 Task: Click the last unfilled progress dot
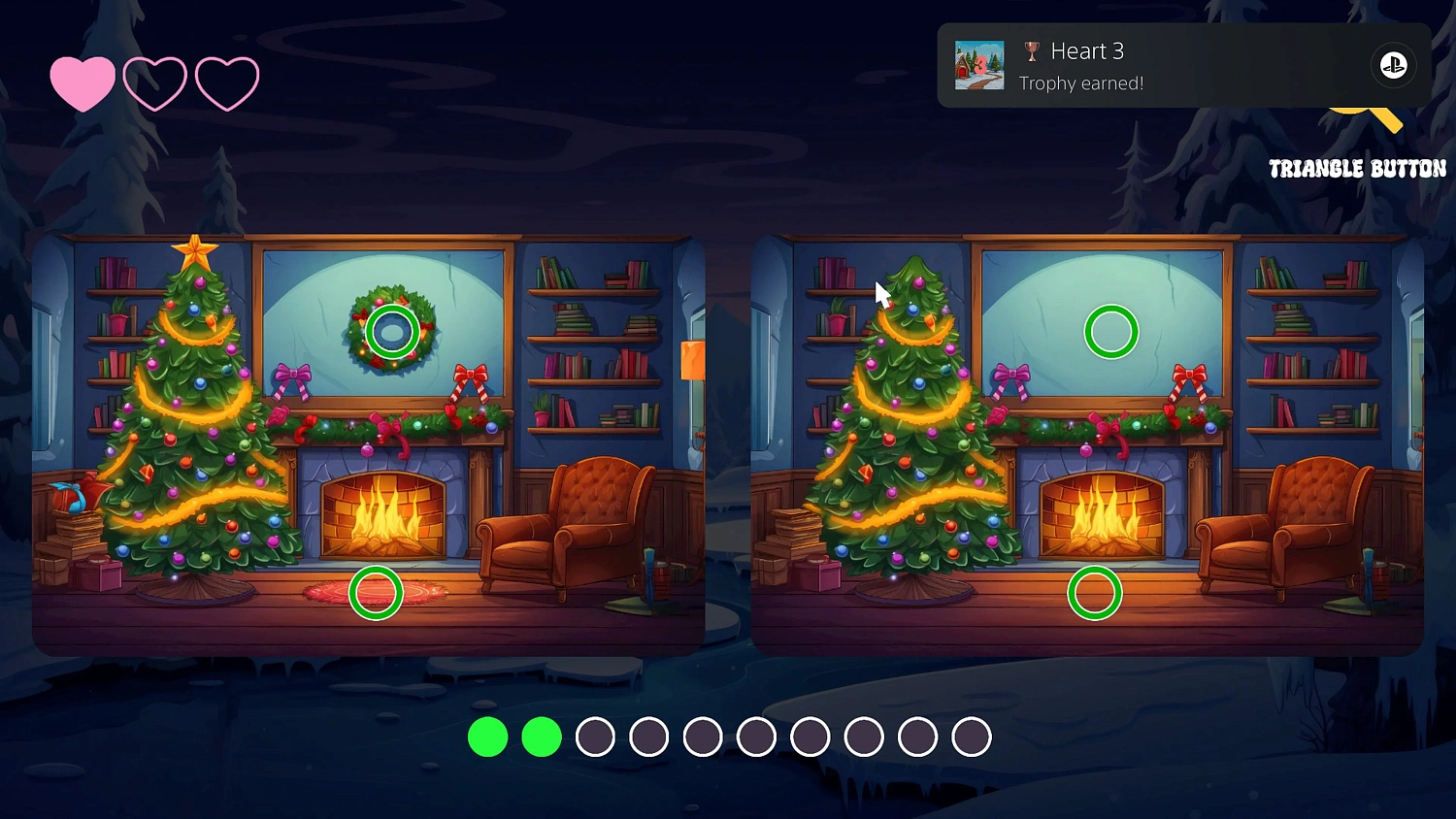970,737
